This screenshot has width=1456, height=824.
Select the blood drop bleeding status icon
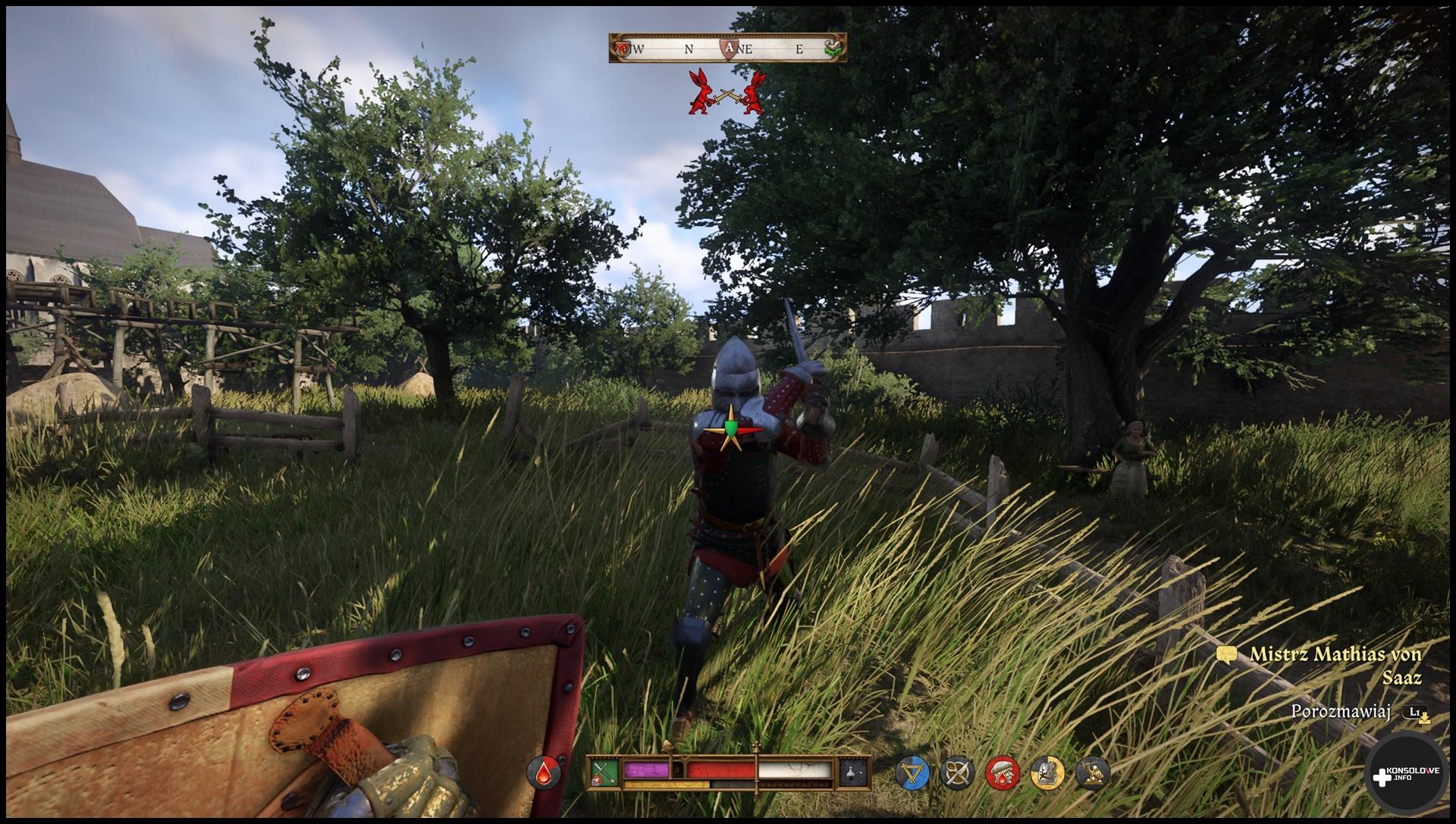click(x=544, y=772)
